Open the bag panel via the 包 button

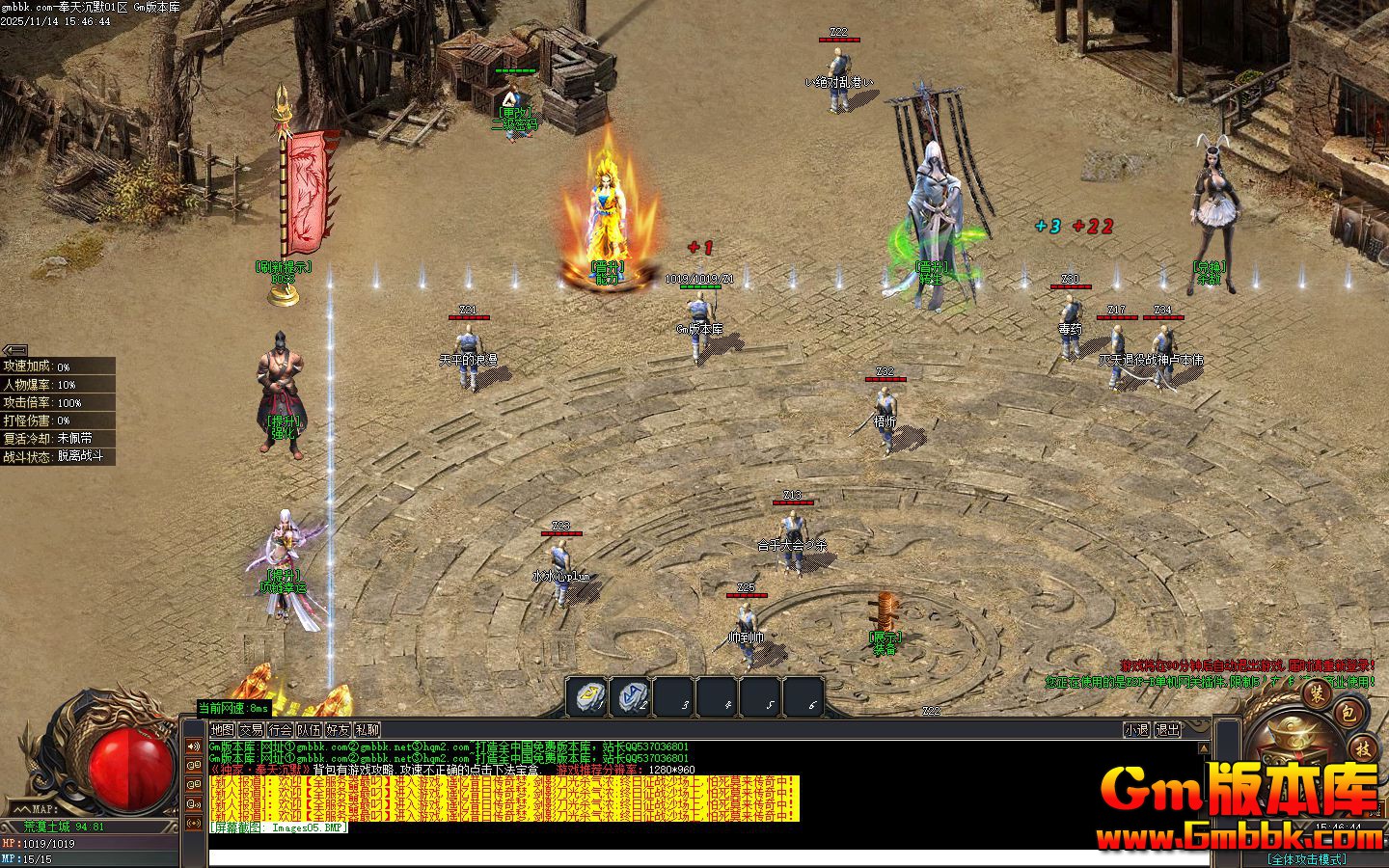1348,714
